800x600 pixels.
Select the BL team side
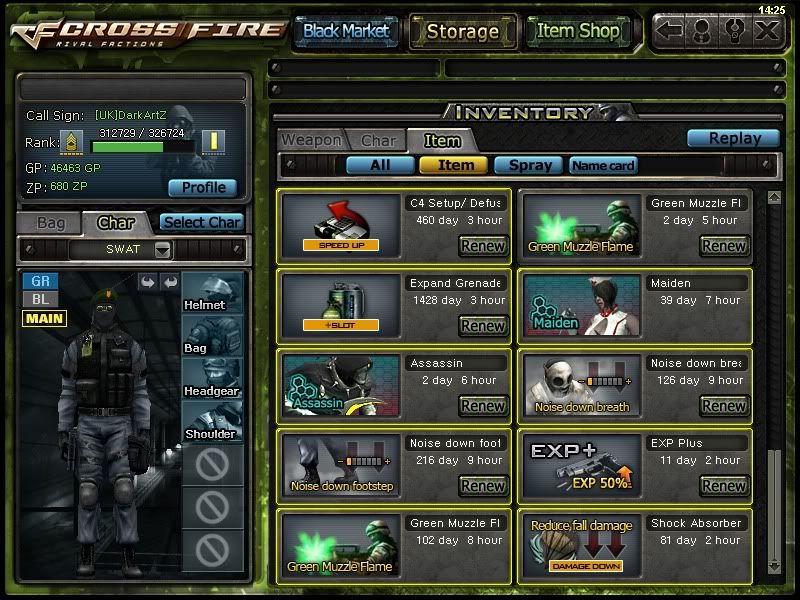[40, 299]
